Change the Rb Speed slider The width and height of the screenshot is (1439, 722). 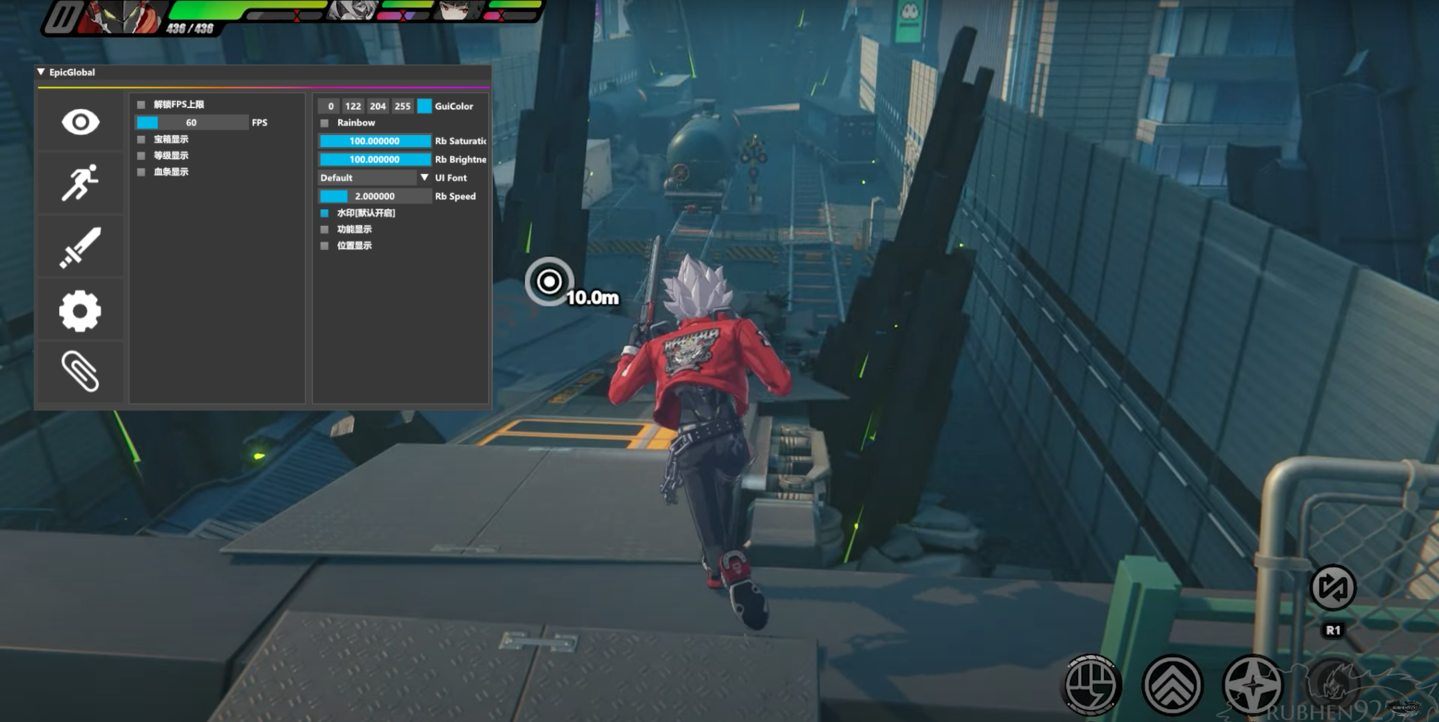(374, 196)
